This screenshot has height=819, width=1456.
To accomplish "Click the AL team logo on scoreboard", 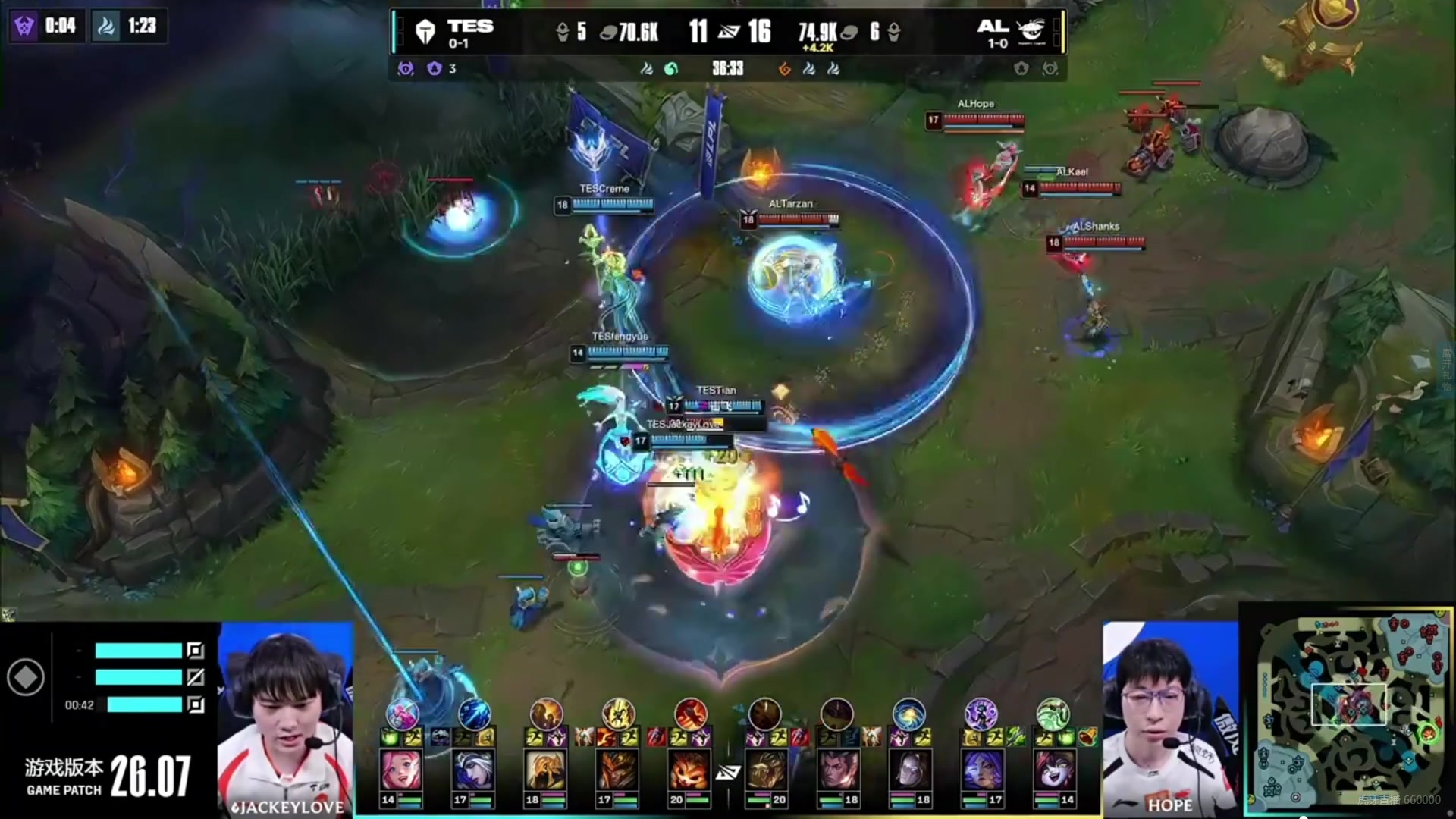I will (x=1031, y=30).
